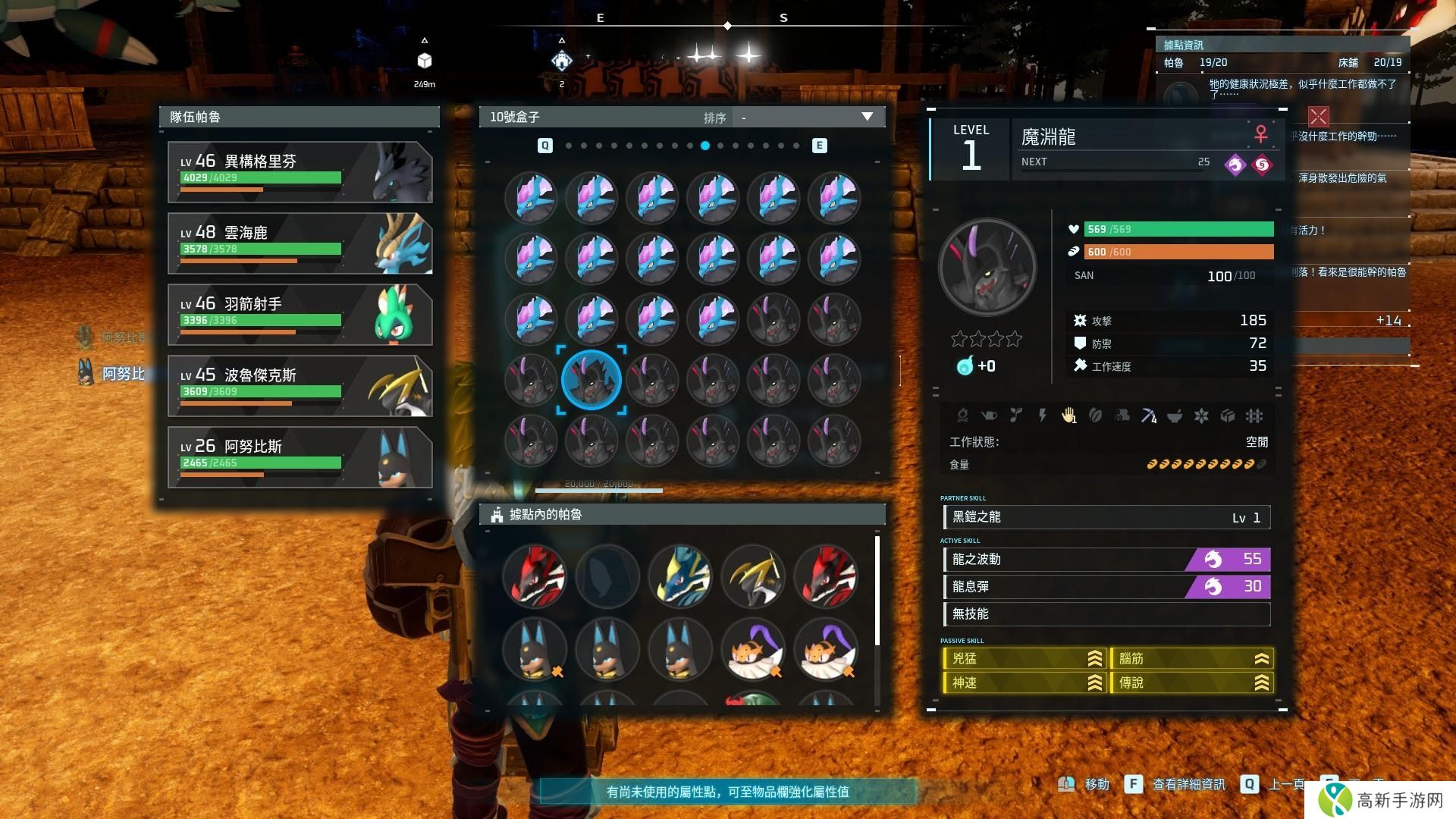Viewport: 1456px width, 819px height.
Task: Select the 神速 passive skill
Action: click(1025, 683)
